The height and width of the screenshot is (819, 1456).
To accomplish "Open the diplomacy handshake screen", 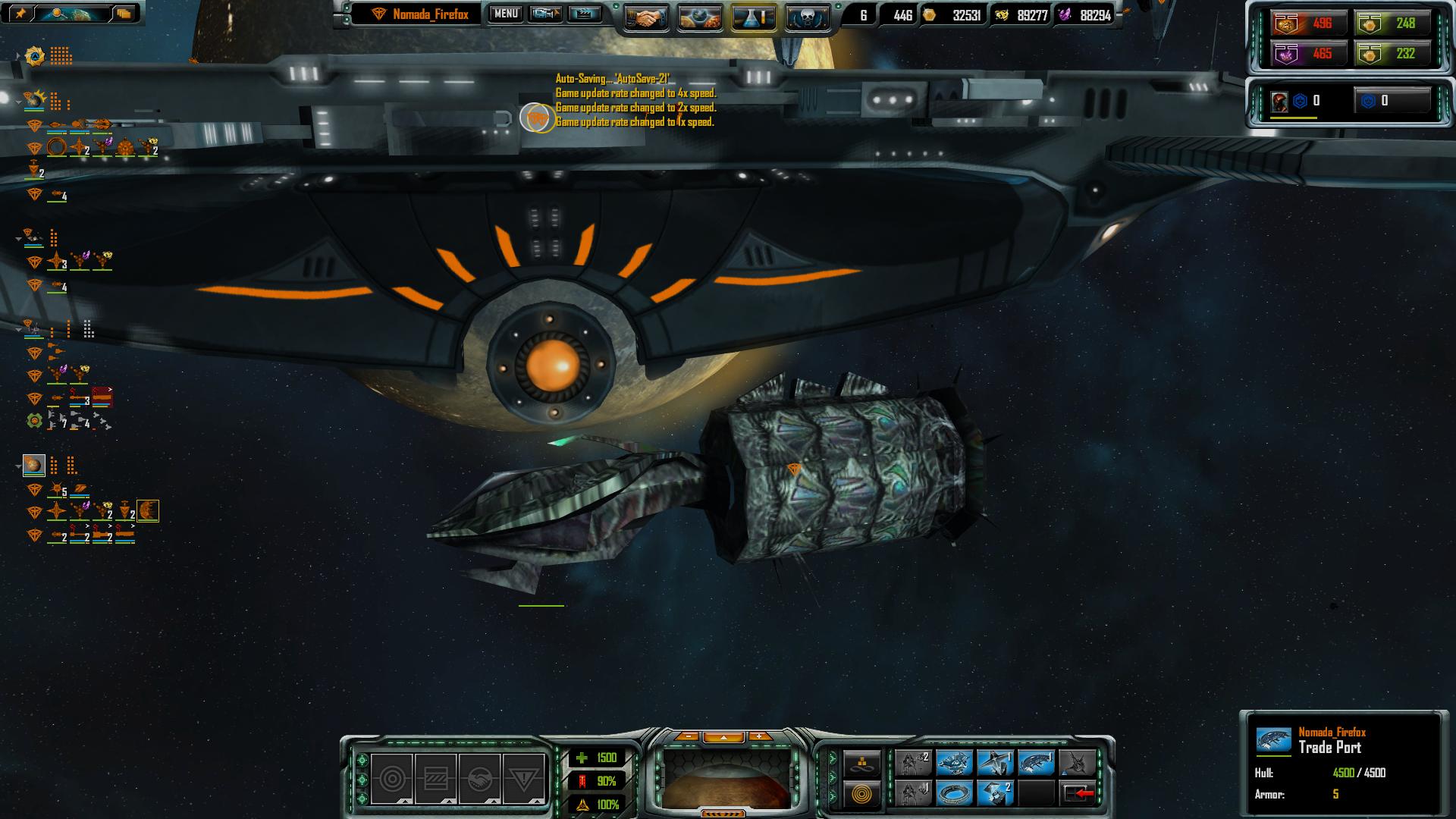I will tap(646, 17).
